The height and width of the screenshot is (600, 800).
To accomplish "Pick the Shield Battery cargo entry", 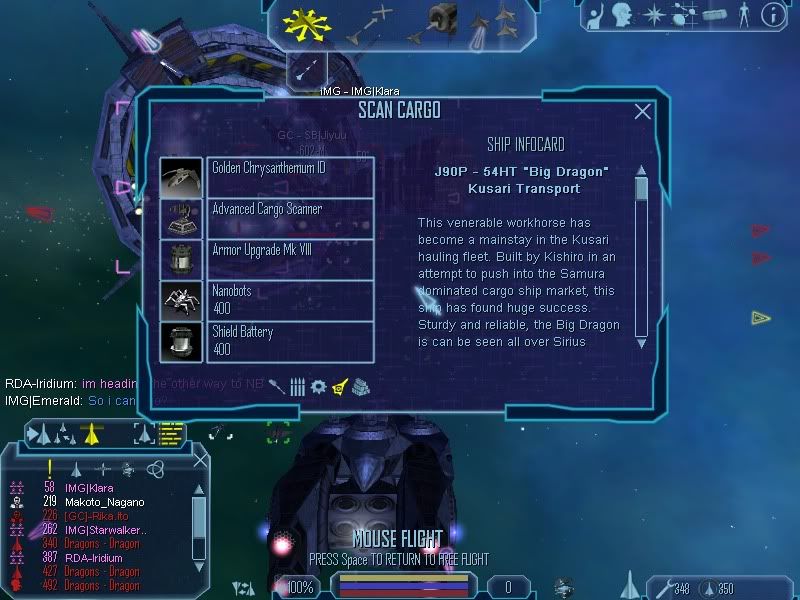I will coord(290,341).
